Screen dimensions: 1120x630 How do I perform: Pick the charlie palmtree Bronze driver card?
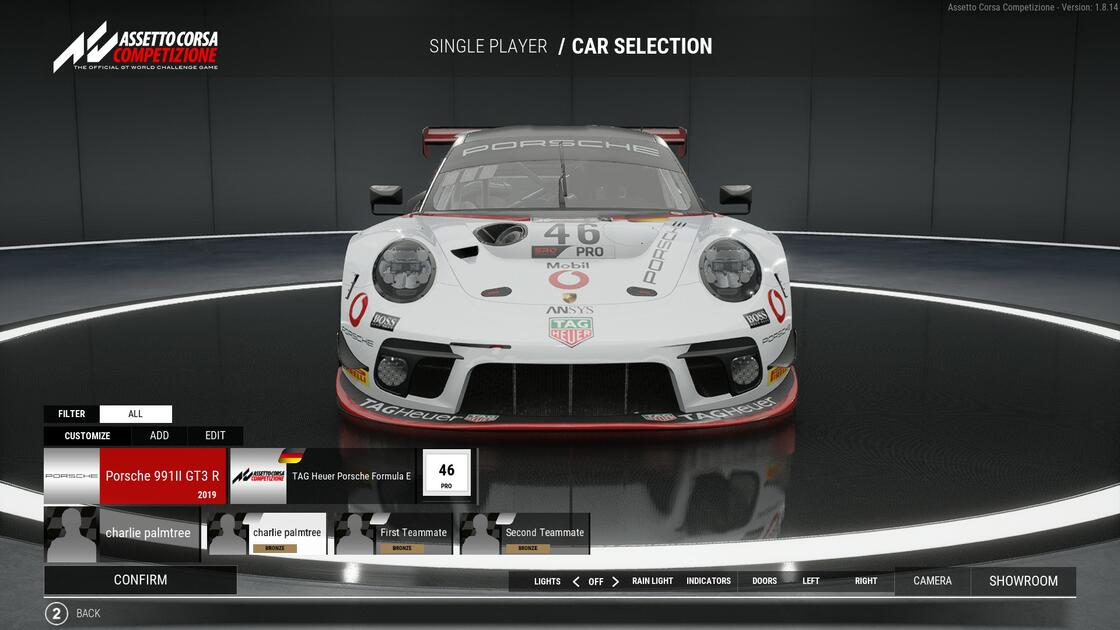[267, 534]
